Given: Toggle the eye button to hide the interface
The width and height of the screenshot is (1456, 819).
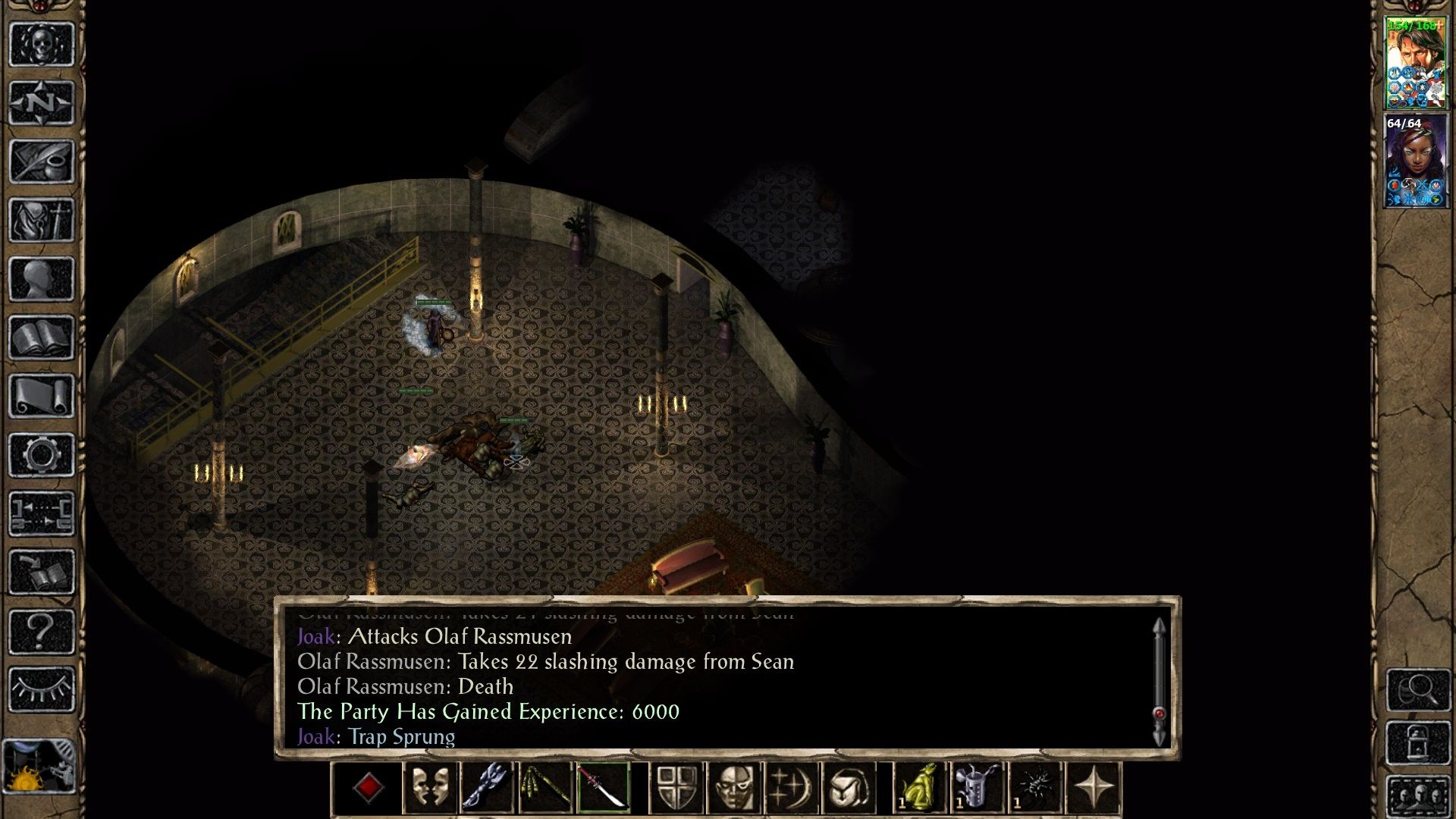Looking at the screenshot, I should click(42, 689).
